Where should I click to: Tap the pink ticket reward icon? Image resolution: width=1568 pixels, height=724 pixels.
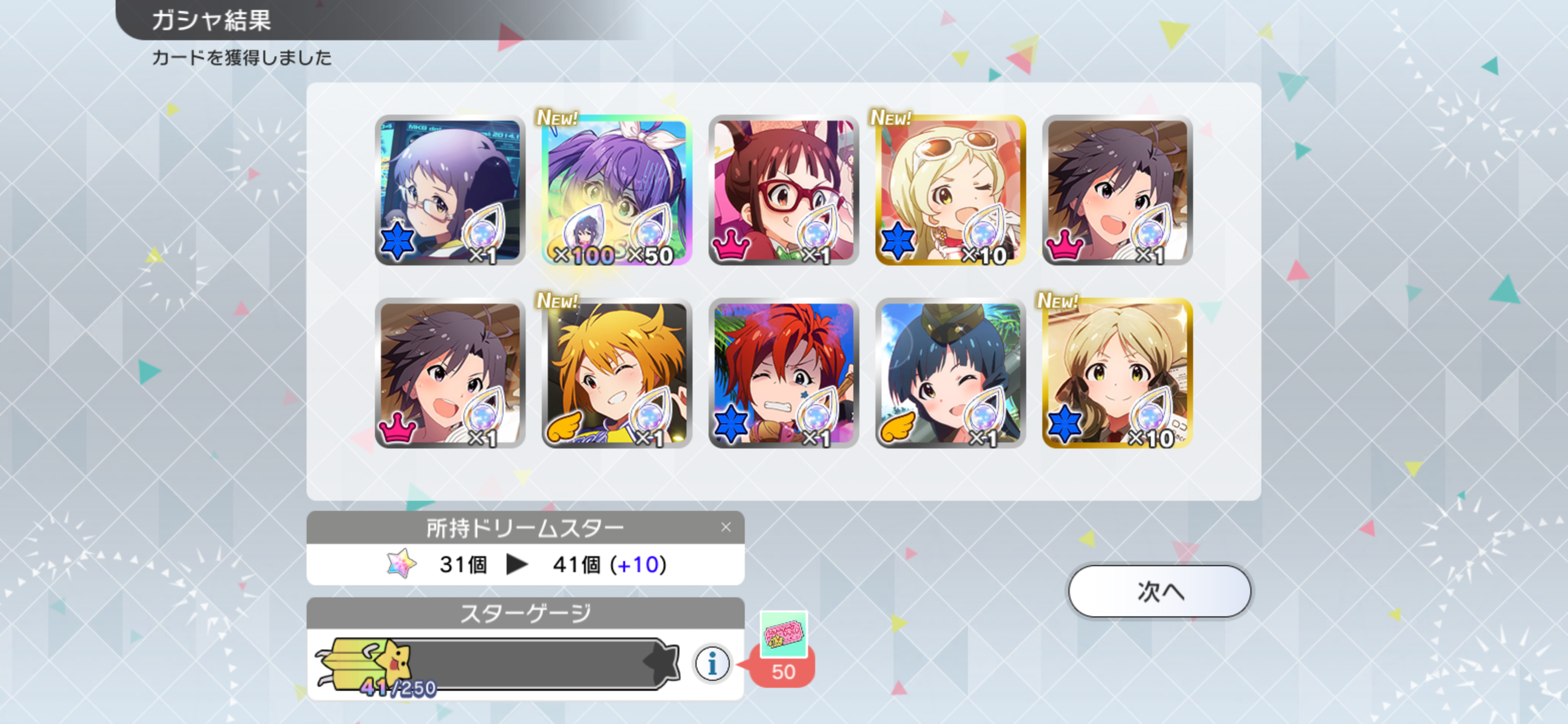pos(783,635)
